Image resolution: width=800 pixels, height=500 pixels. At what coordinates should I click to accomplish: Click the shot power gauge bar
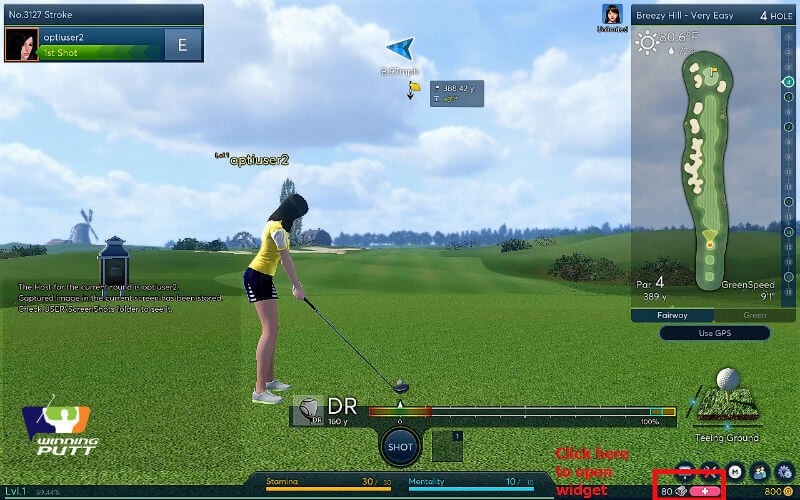point(520,411)
